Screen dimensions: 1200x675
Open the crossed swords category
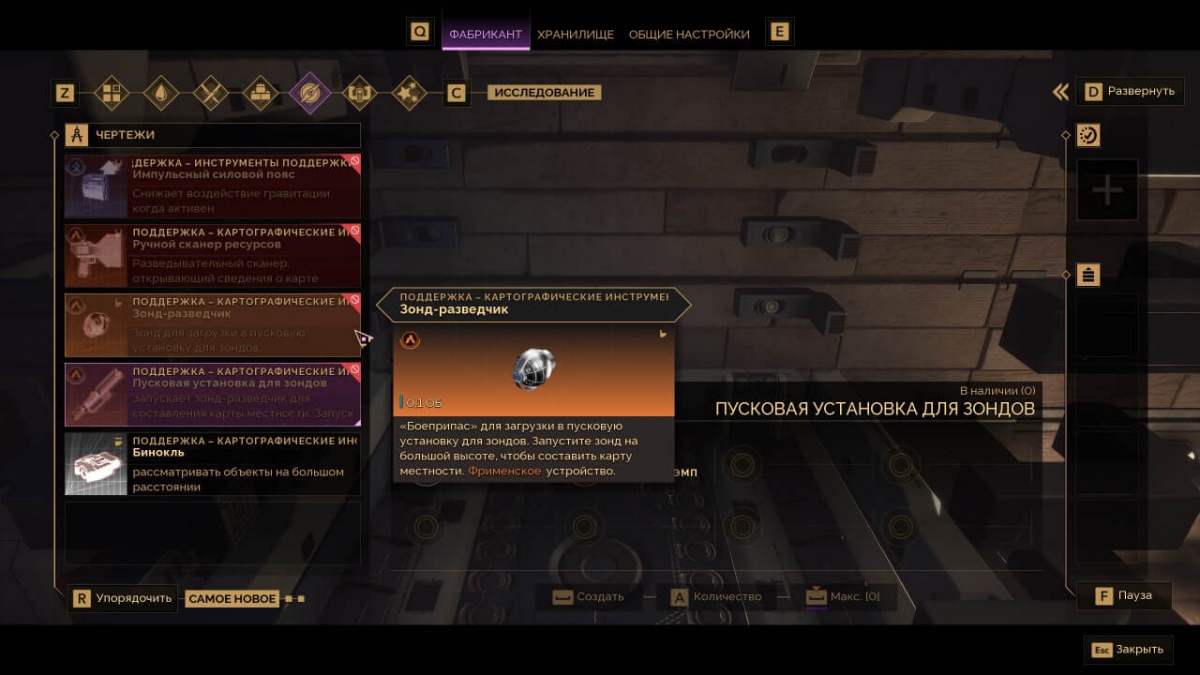point(211,93)
